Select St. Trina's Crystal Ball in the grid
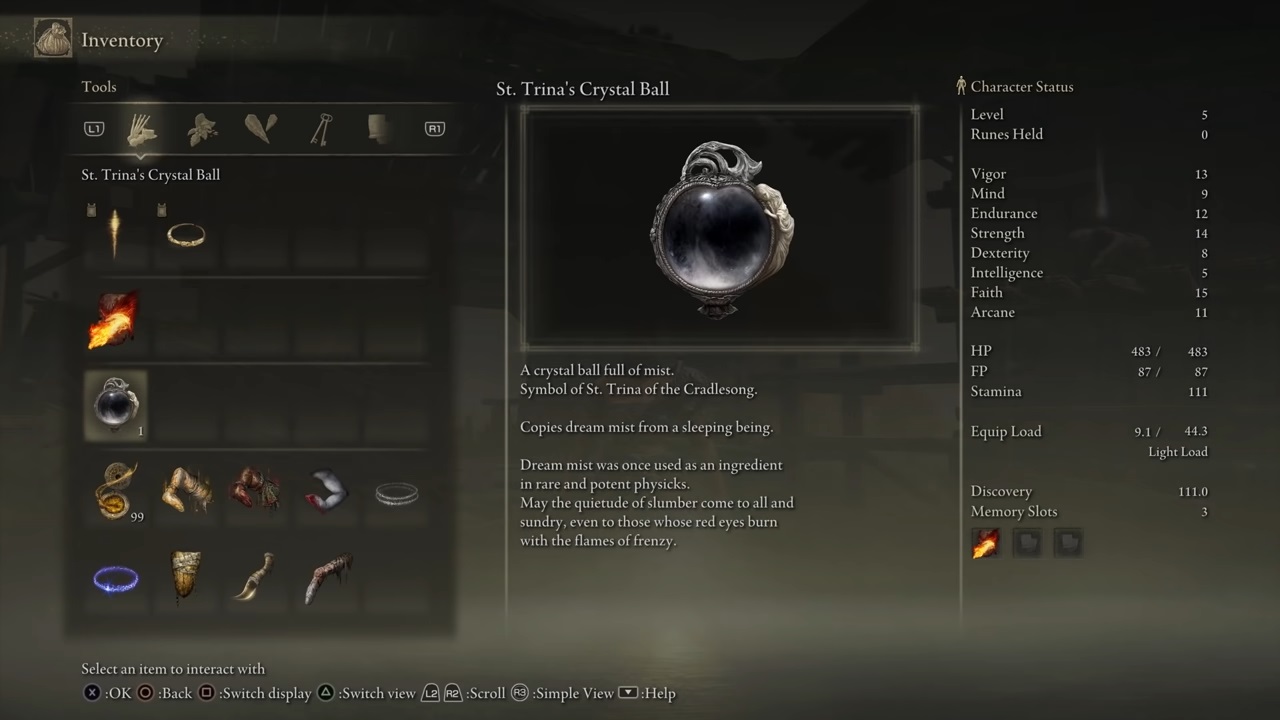 coord(115,405)
